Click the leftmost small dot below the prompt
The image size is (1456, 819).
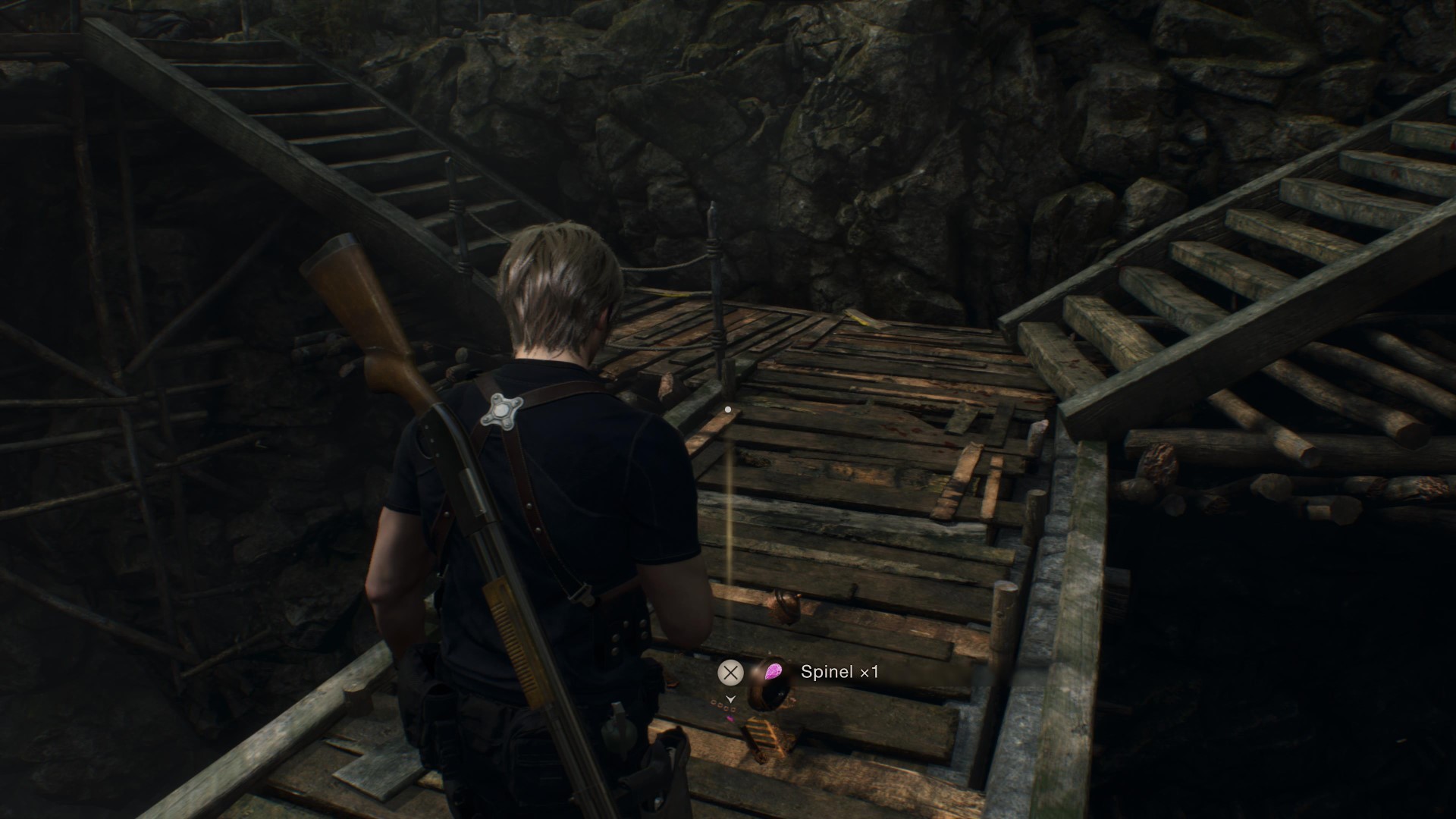coord(713,702)
